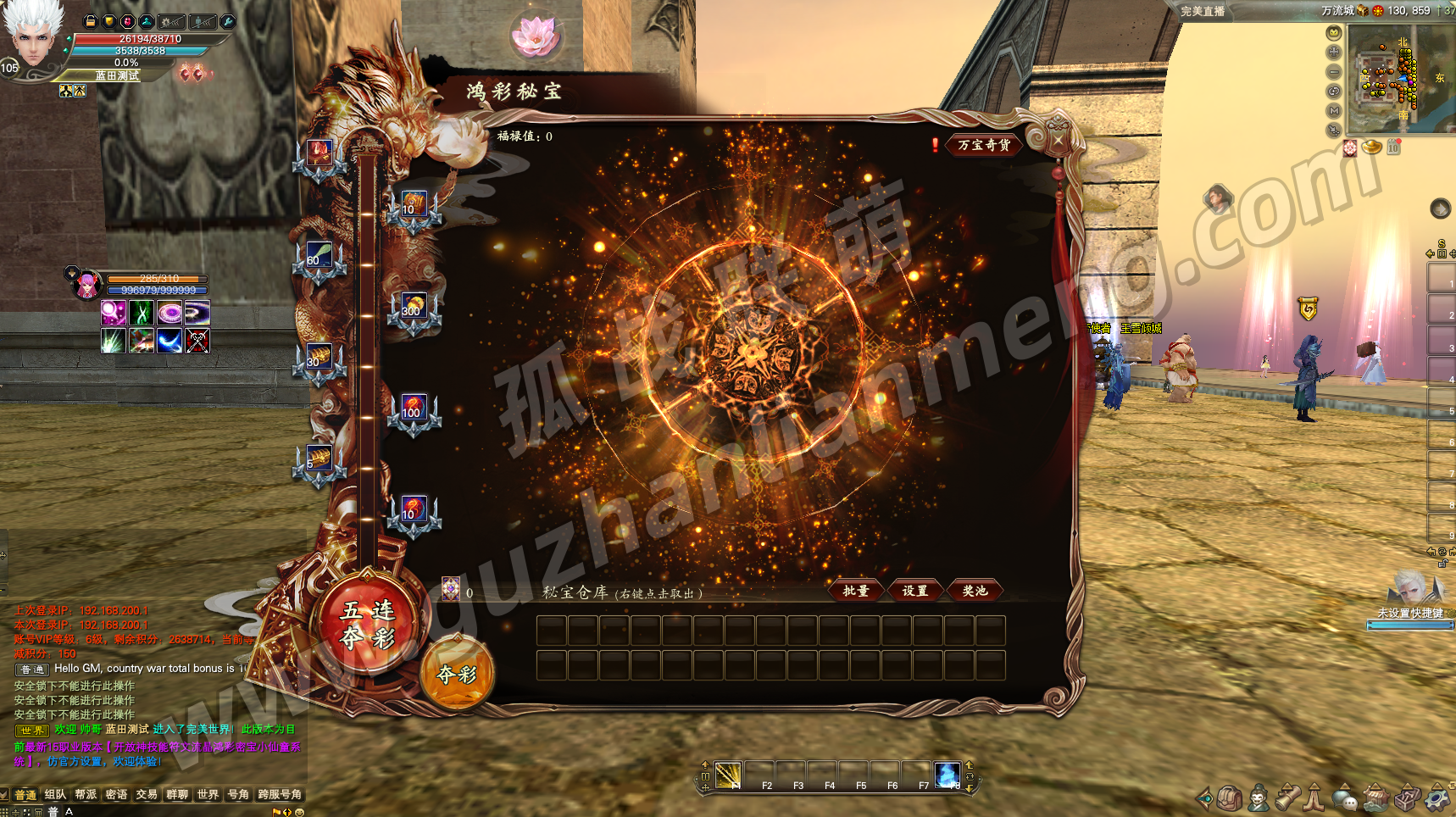
Task: Close the 鸿彩秘宝 treasure window
Action: click(1058, 140)
